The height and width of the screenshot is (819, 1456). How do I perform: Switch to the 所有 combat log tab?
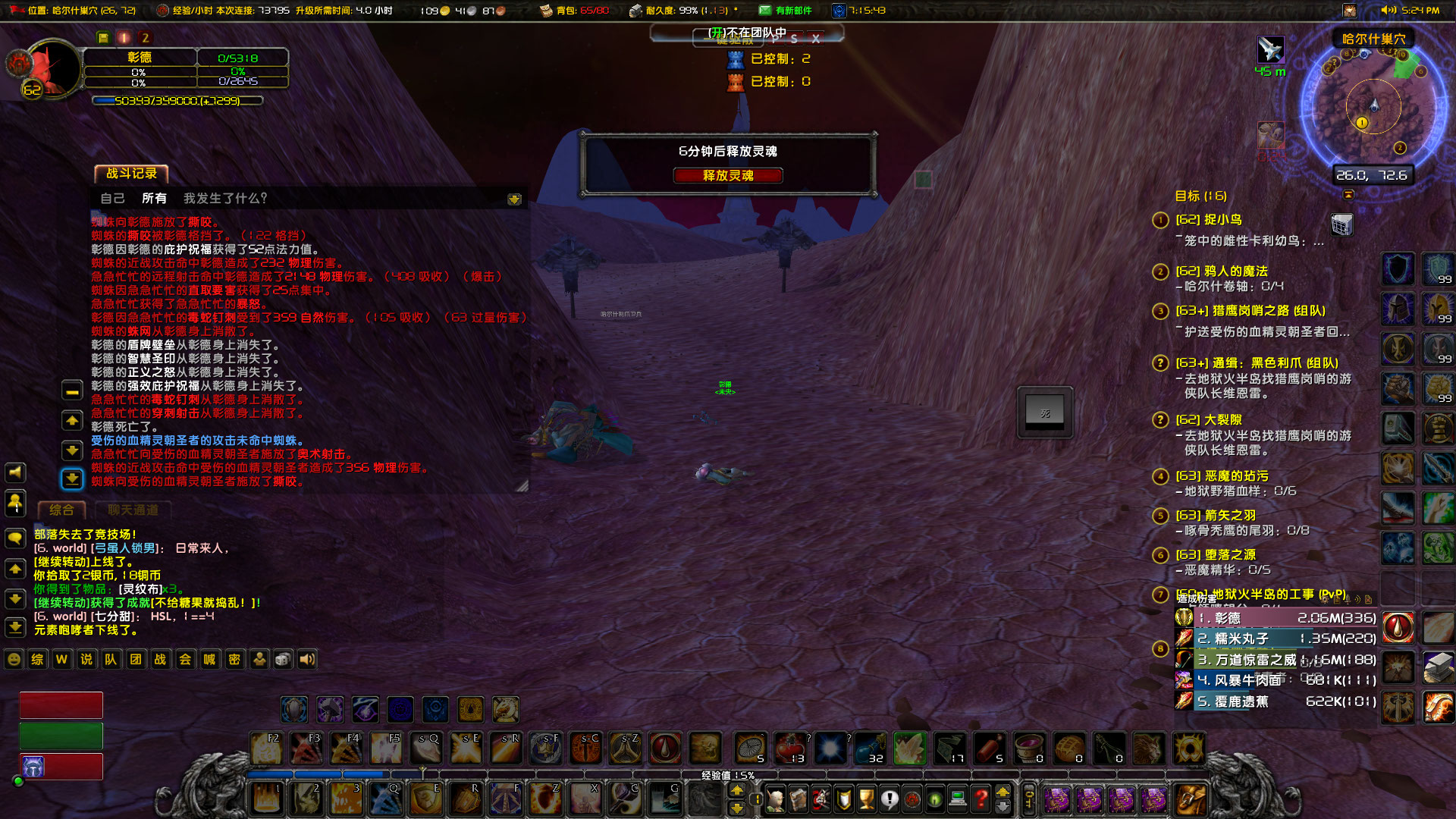coord(155,198)
